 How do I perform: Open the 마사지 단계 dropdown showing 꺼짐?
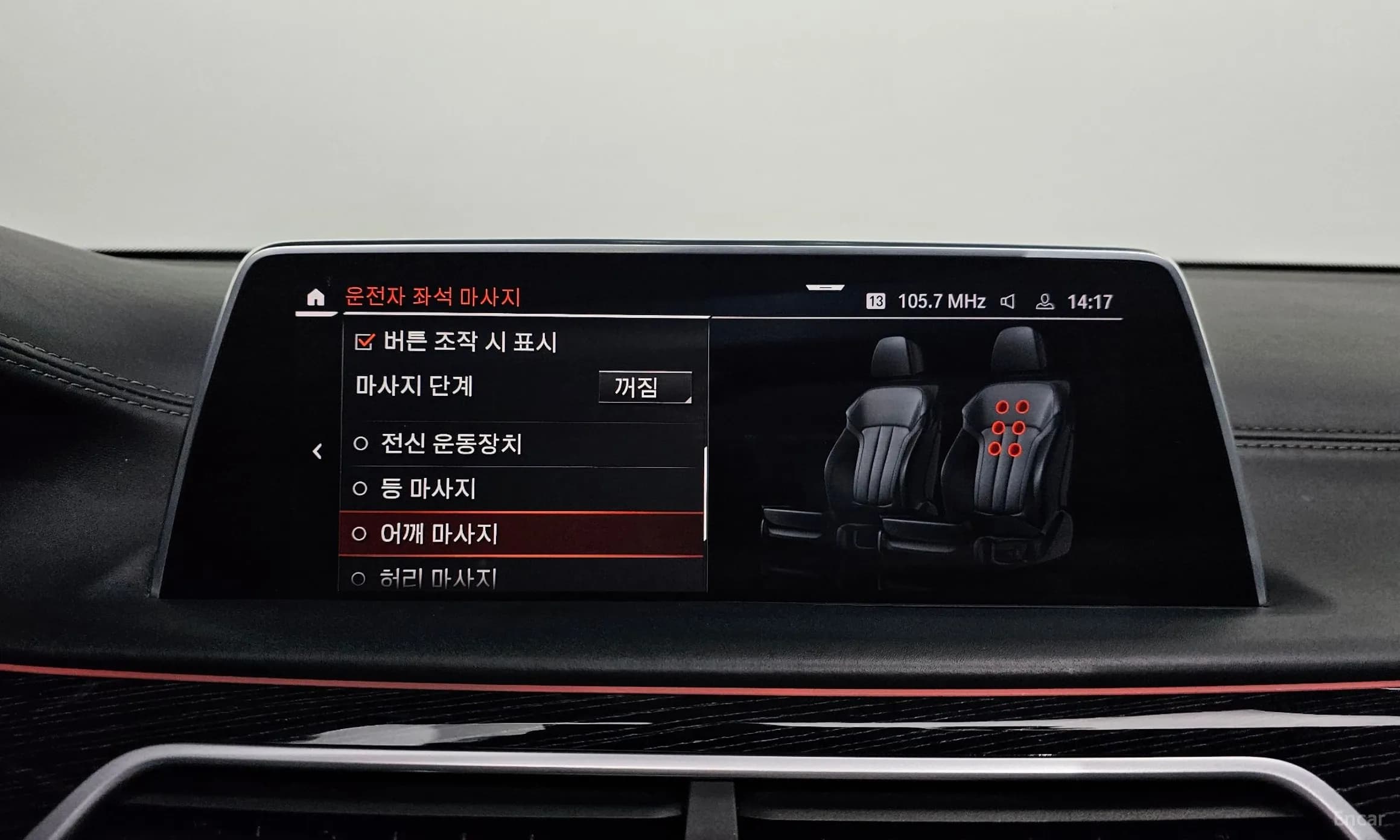(x=644, y=387)
